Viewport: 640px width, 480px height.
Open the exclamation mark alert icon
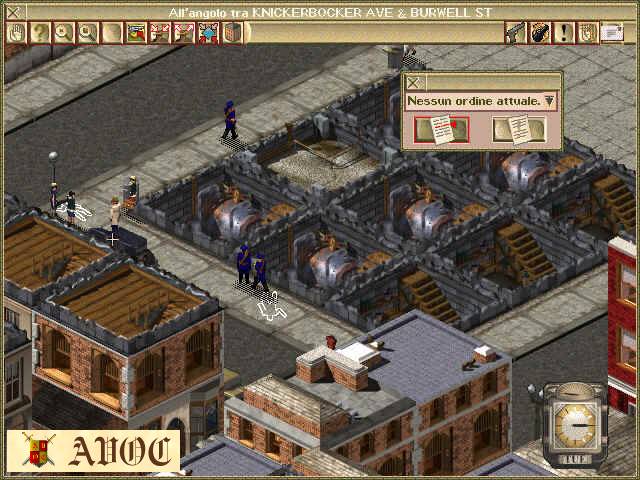(564, 33)
